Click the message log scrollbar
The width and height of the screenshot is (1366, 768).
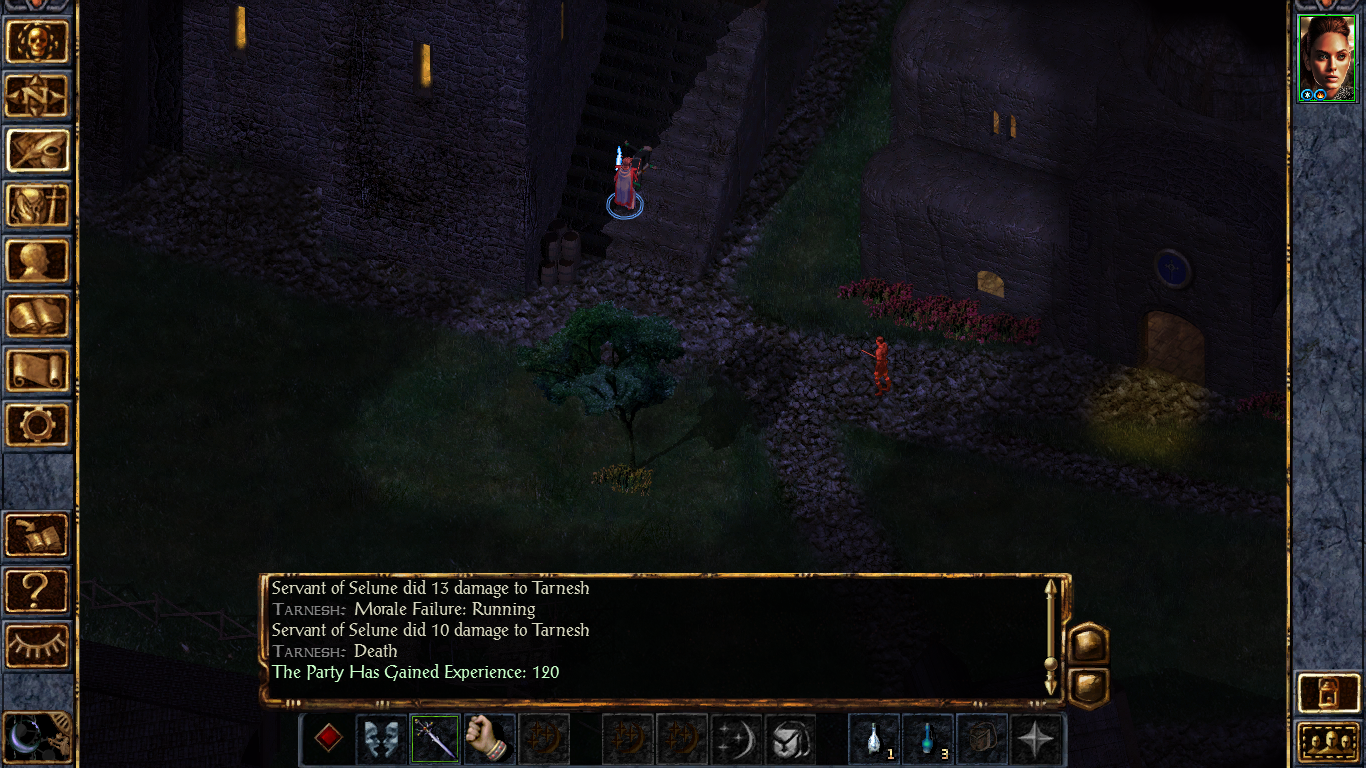[1051, 636]
